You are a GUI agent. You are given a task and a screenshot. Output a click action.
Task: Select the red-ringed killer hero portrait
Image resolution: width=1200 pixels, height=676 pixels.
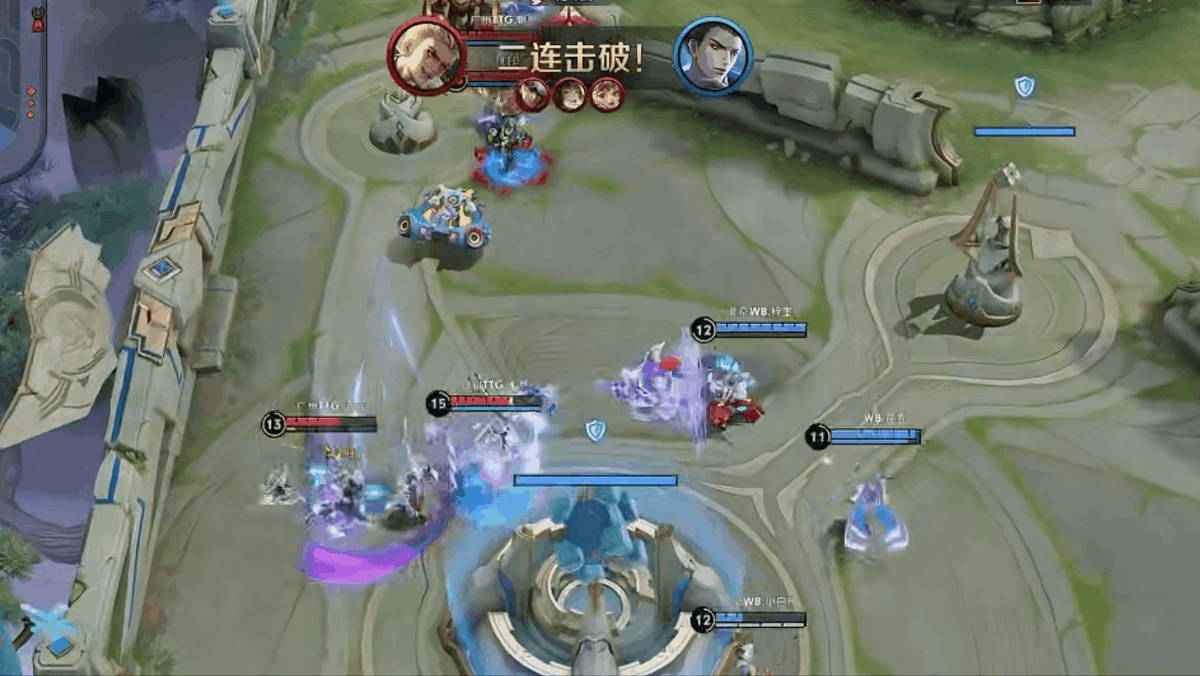[427, 55]
